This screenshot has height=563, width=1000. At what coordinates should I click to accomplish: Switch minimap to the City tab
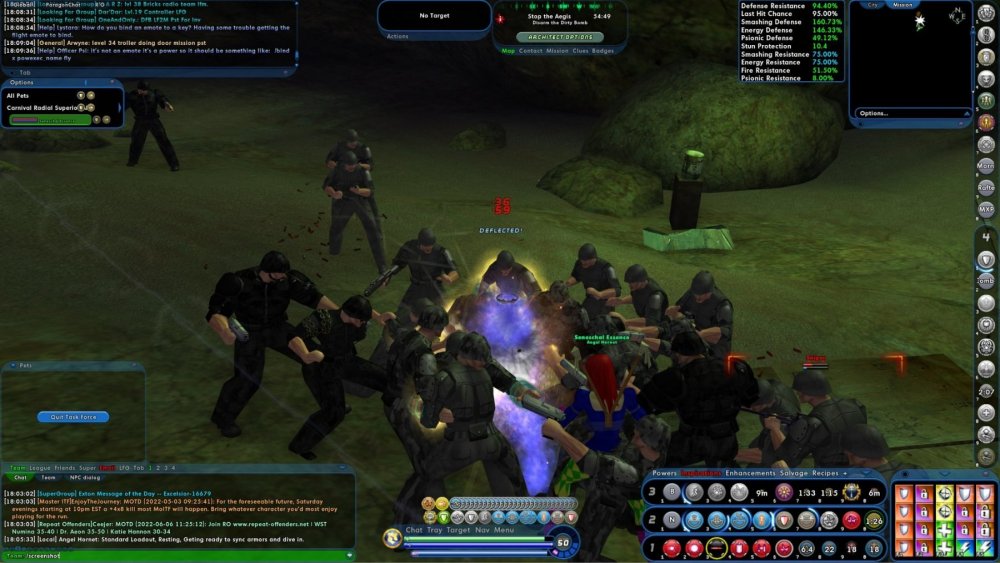click(x=873, y=5)
